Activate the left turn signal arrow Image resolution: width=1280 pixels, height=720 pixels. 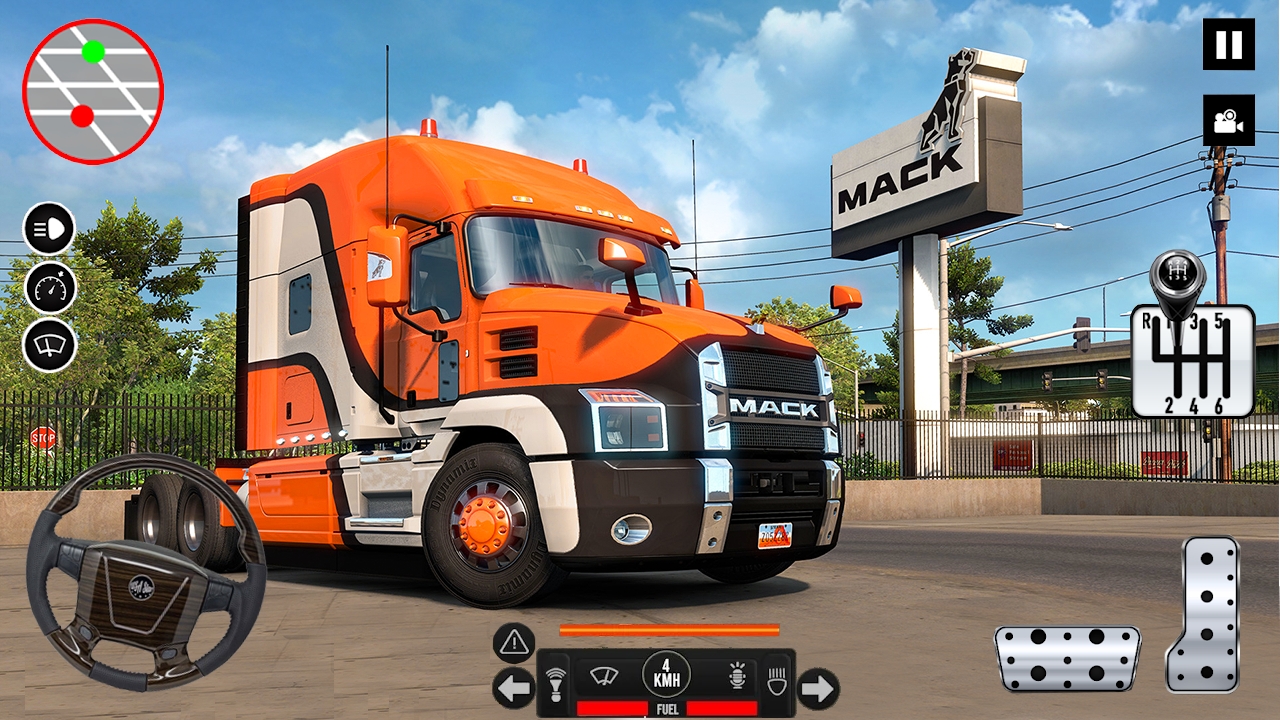(x=513, y=688)
